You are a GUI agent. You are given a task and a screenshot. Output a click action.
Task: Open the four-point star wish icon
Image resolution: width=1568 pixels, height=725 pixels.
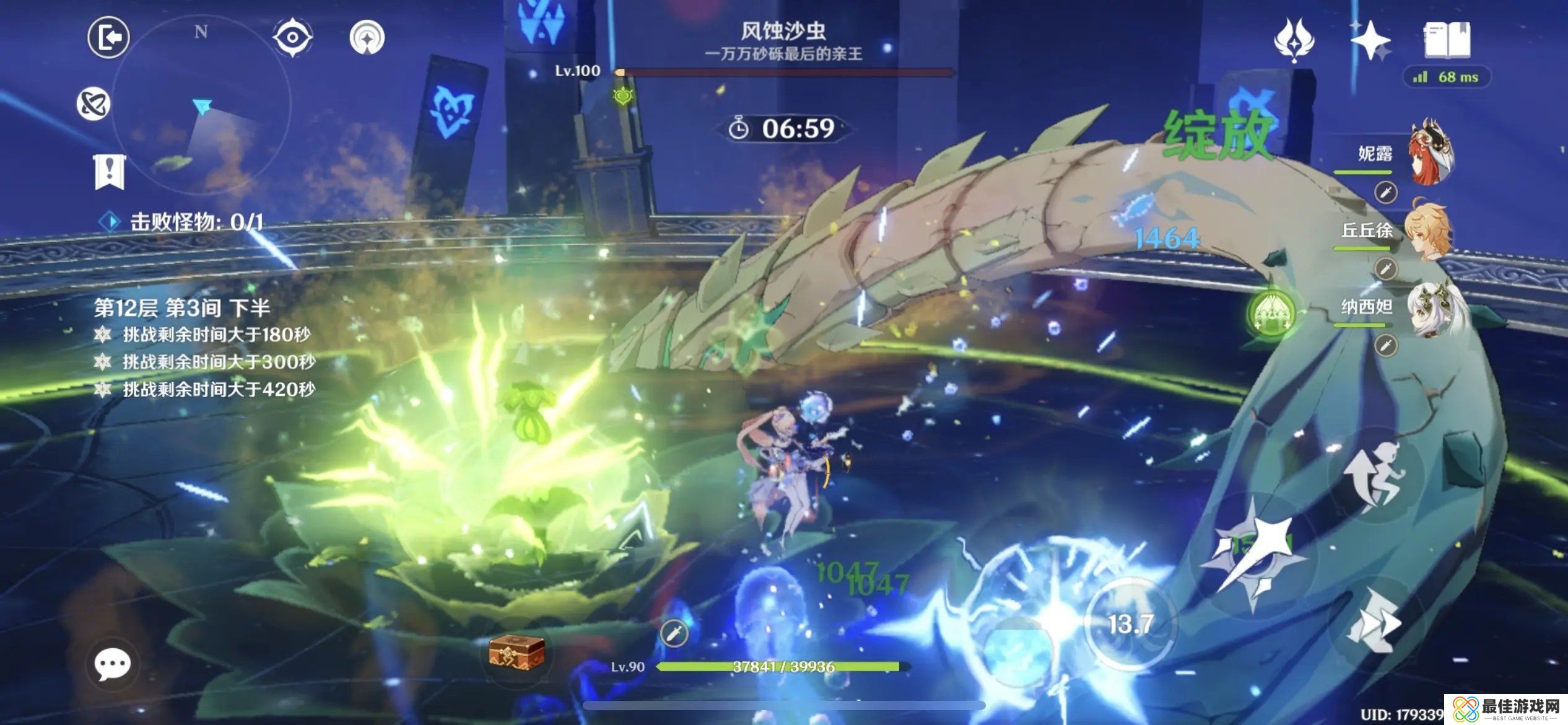[1370, 40]
